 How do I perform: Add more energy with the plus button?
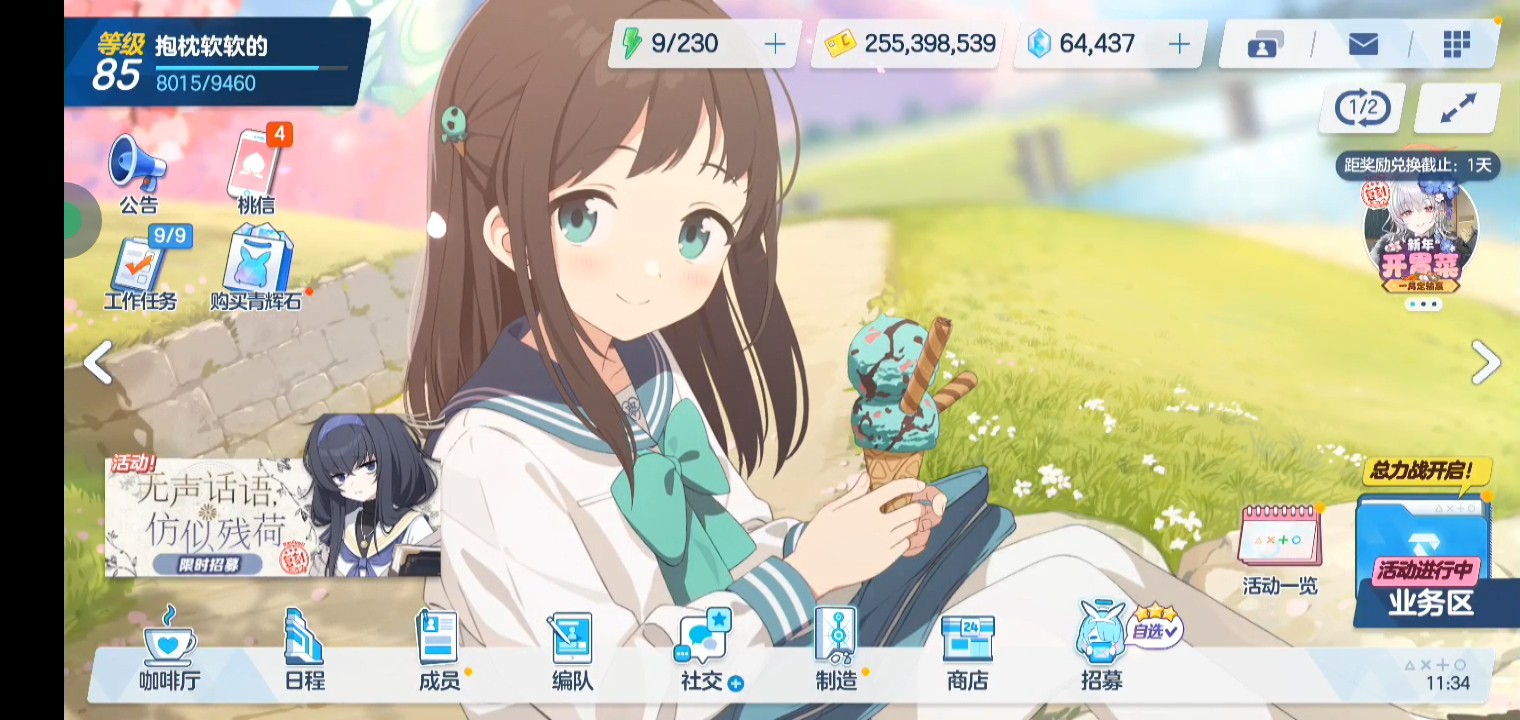(x=775, y=44)
